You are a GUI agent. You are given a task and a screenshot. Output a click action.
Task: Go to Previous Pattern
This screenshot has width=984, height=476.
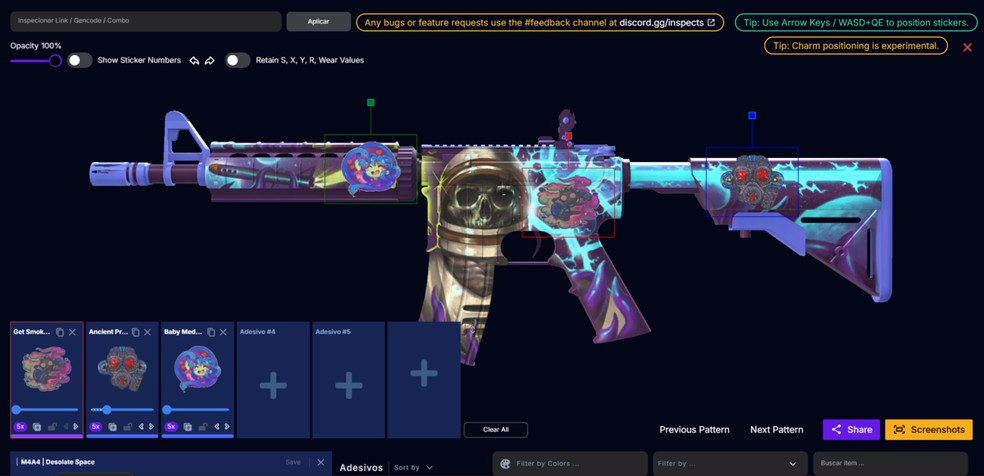[694, 430]
